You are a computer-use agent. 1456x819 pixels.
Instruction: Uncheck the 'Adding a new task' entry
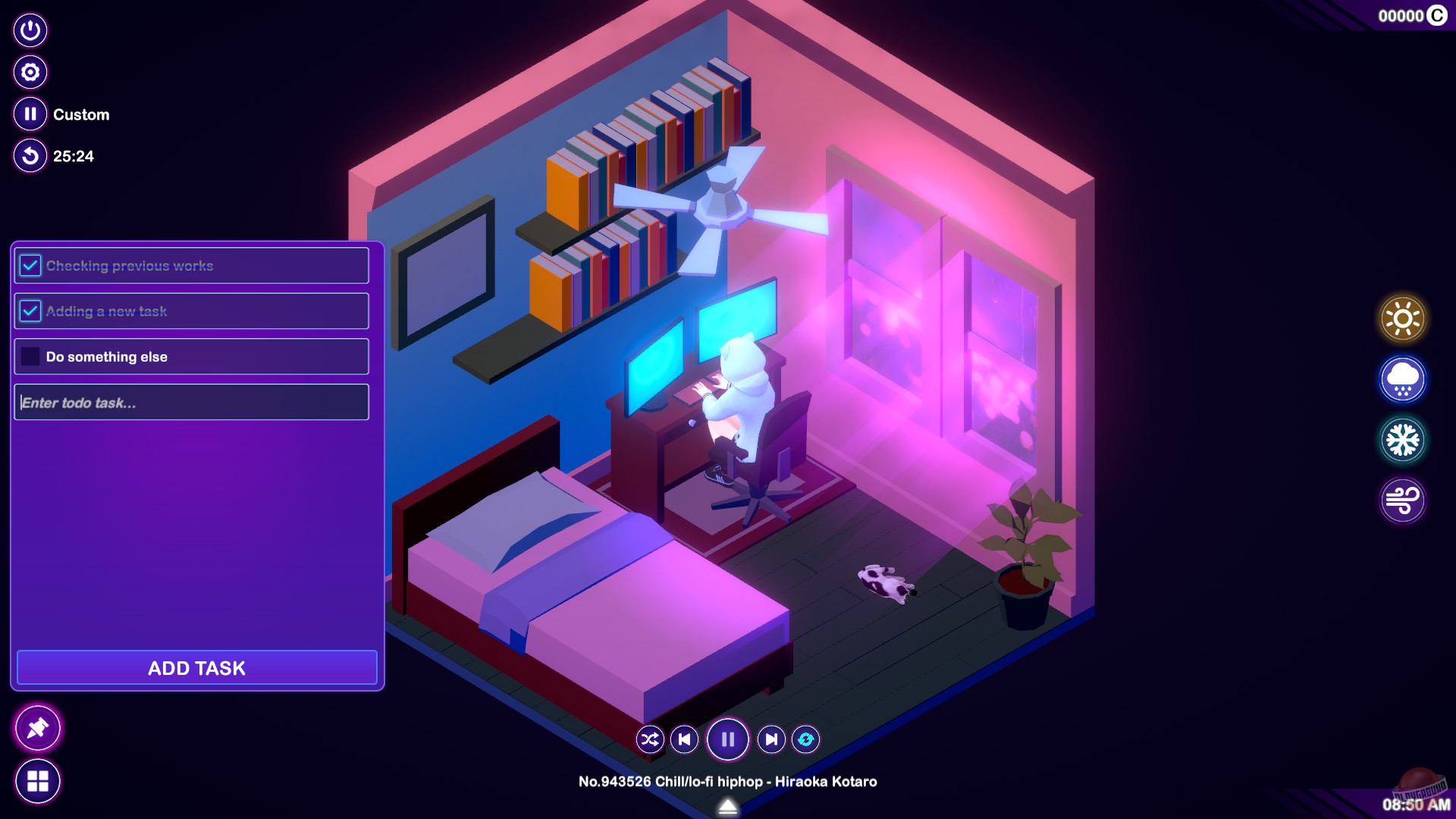click(x=30, y=310)
